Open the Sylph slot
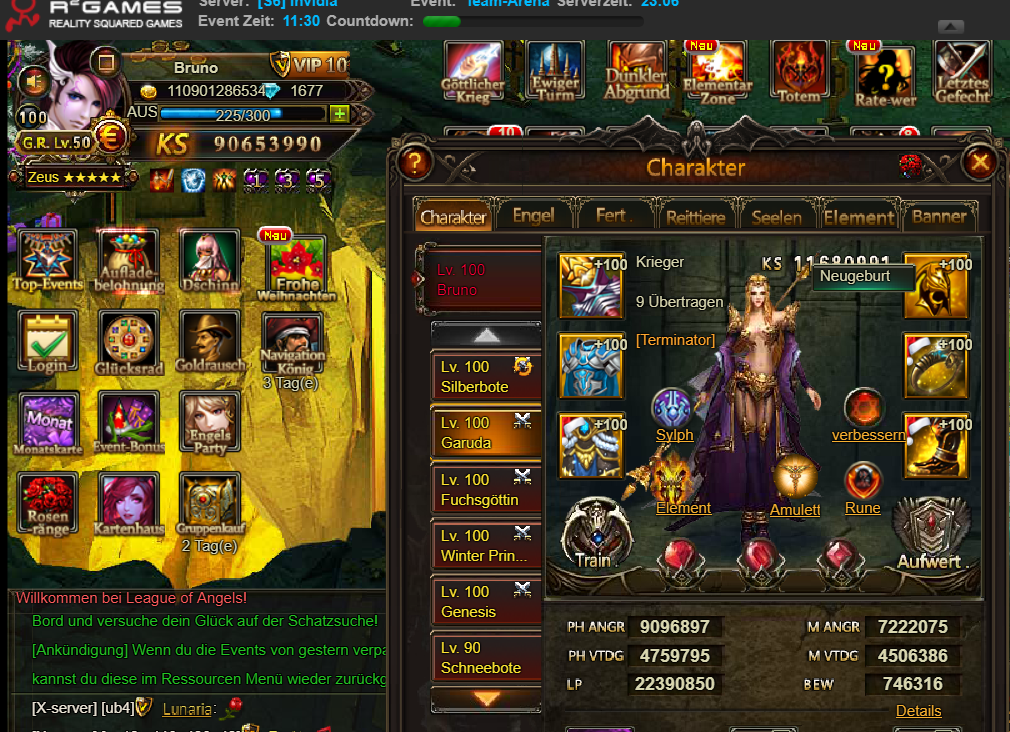The image size is (1010, 732). click(x=674, y=410)
